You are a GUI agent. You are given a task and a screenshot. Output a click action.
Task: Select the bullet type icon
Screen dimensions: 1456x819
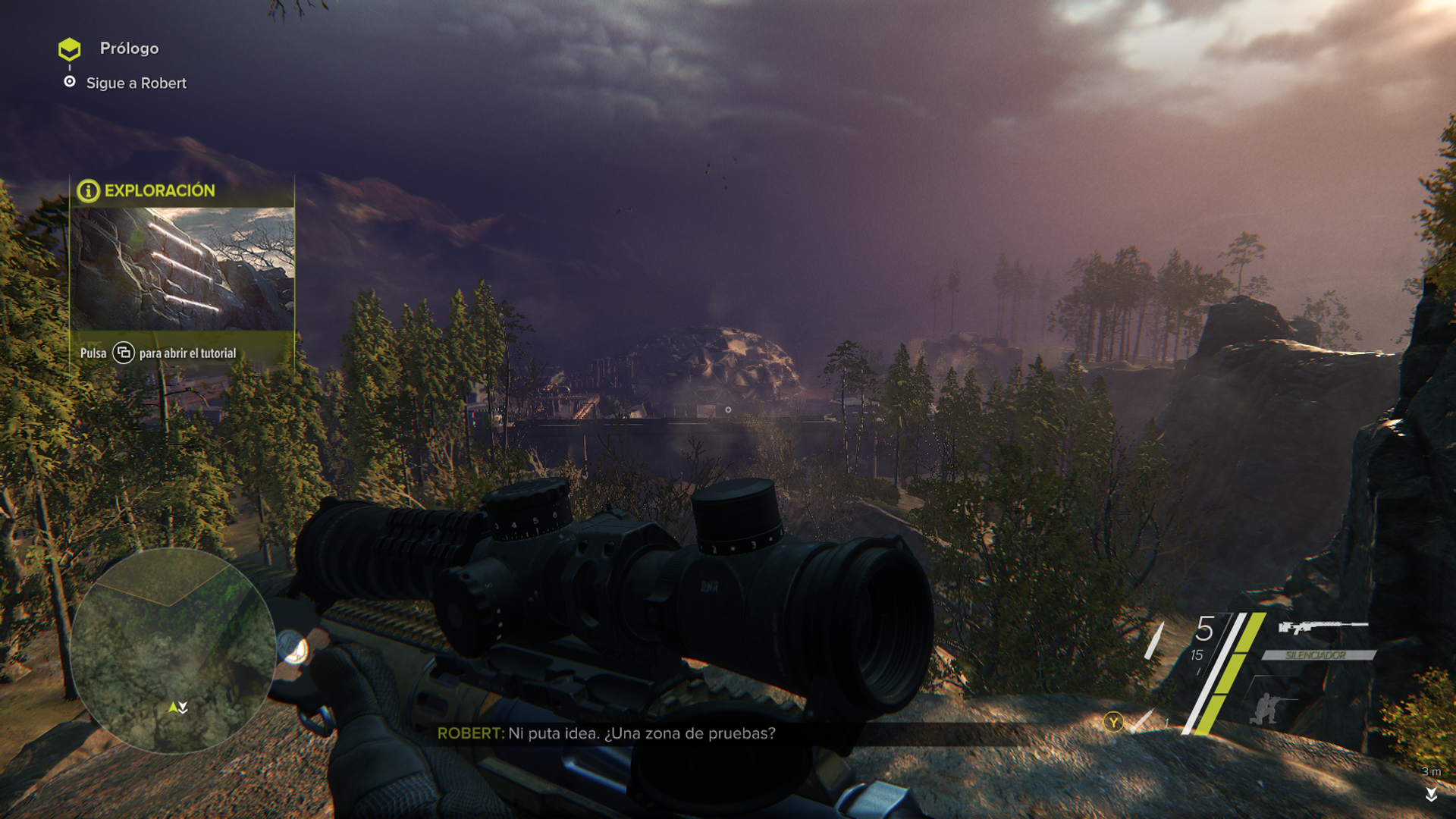tap(1155, 641)
